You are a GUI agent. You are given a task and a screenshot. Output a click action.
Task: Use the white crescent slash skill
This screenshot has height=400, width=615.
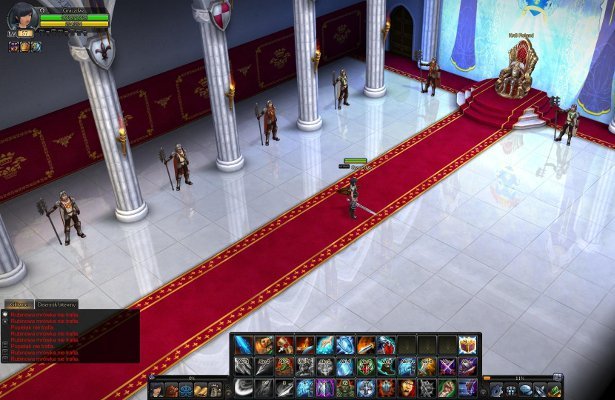[x=243, y=387]
